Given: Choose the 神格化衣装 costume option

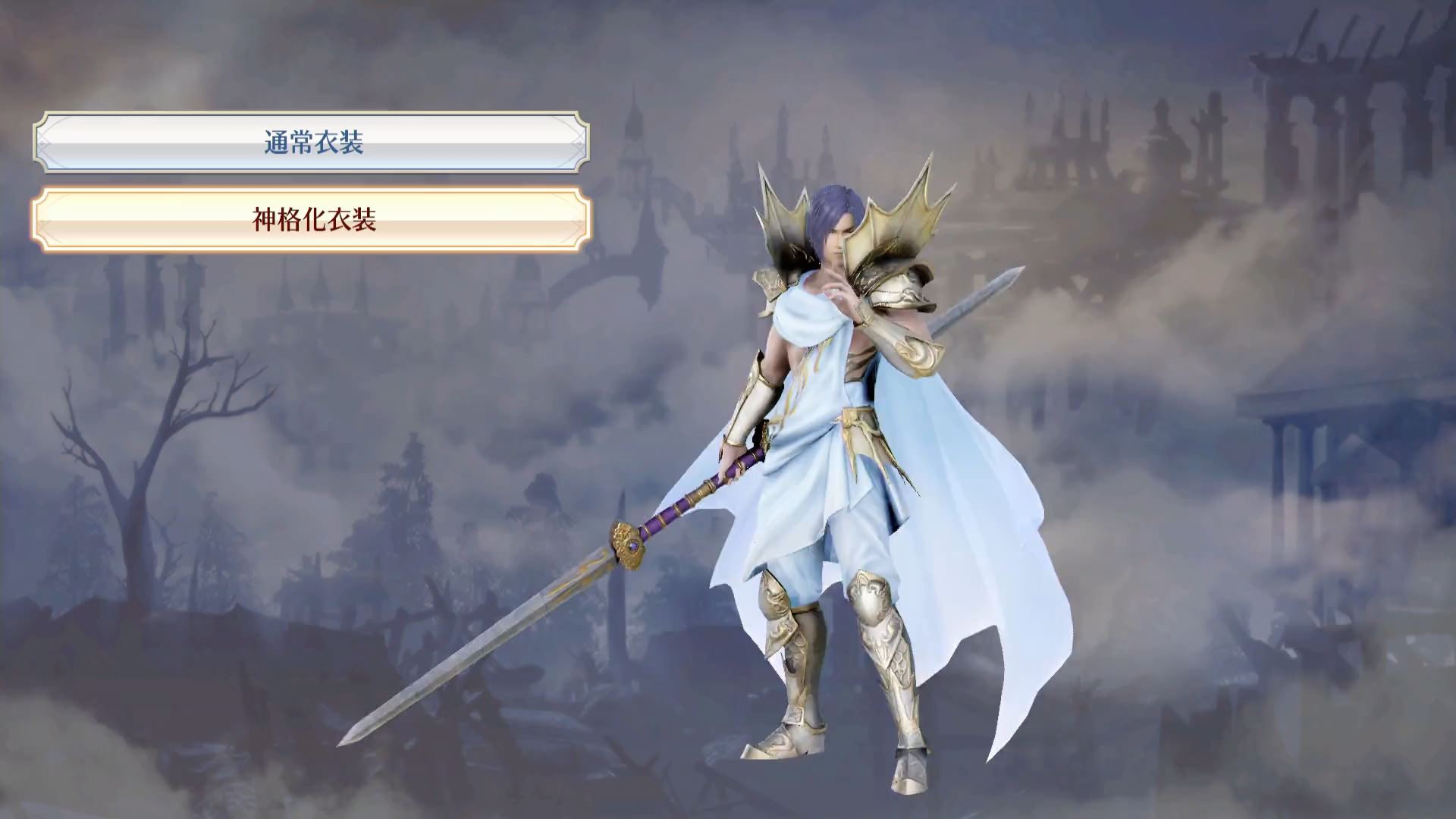Looking at the screenshot, I should pos(312,220).
